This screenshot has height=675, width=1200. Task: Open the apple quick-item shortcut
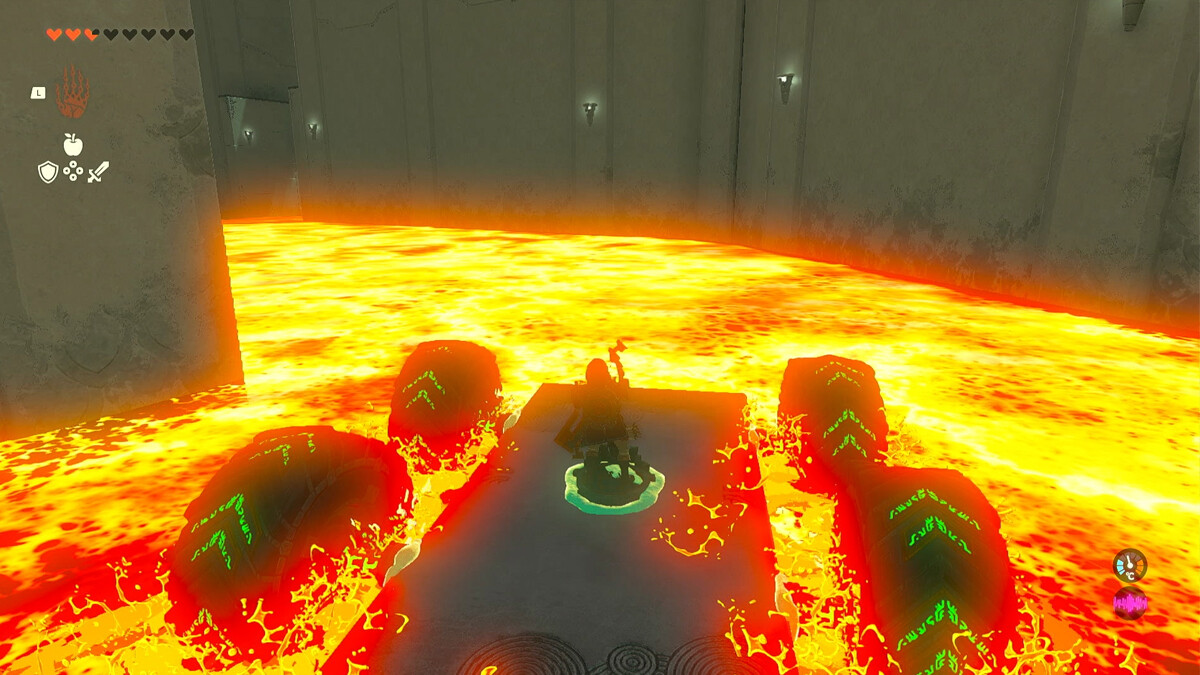click(72, 145)
